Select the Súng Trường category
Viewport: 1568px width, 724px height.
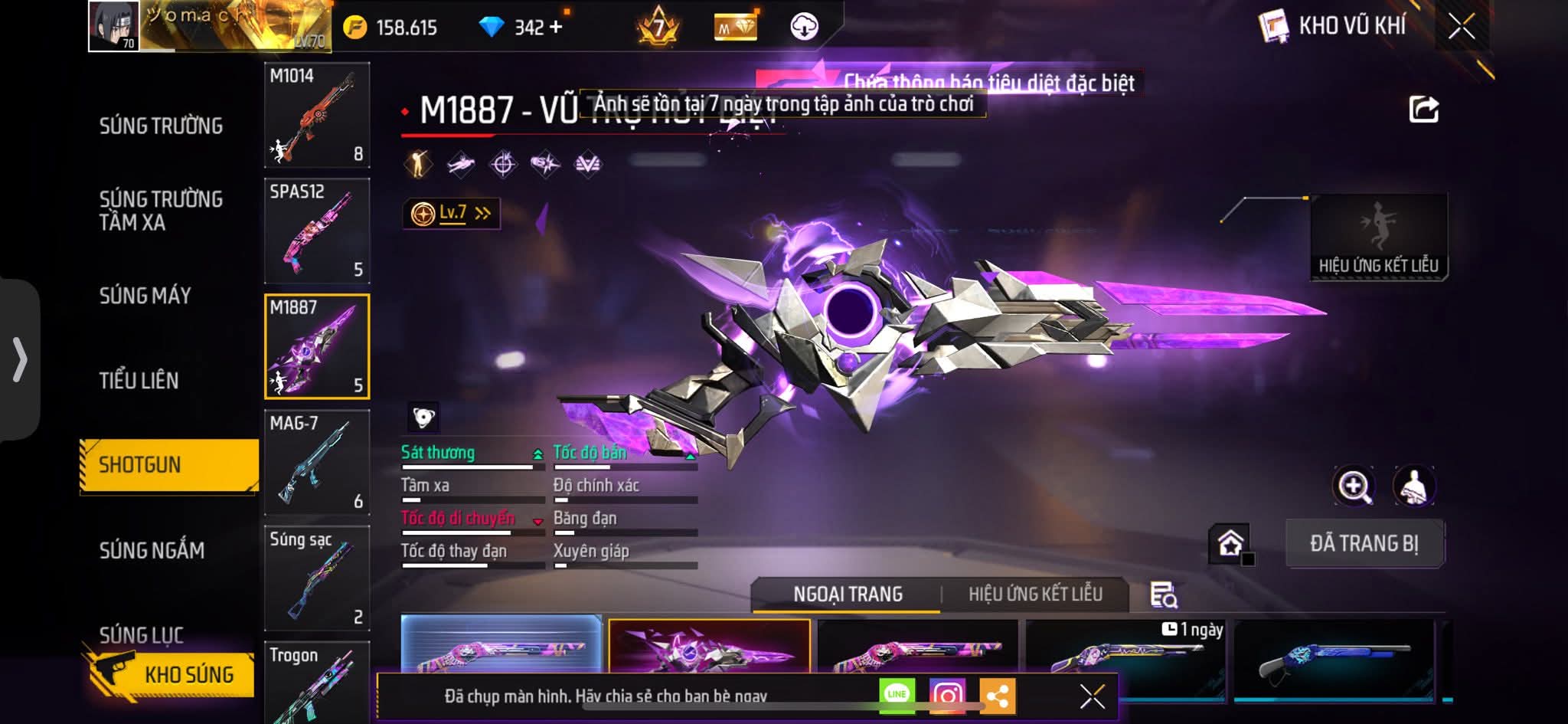pos(161,126)
